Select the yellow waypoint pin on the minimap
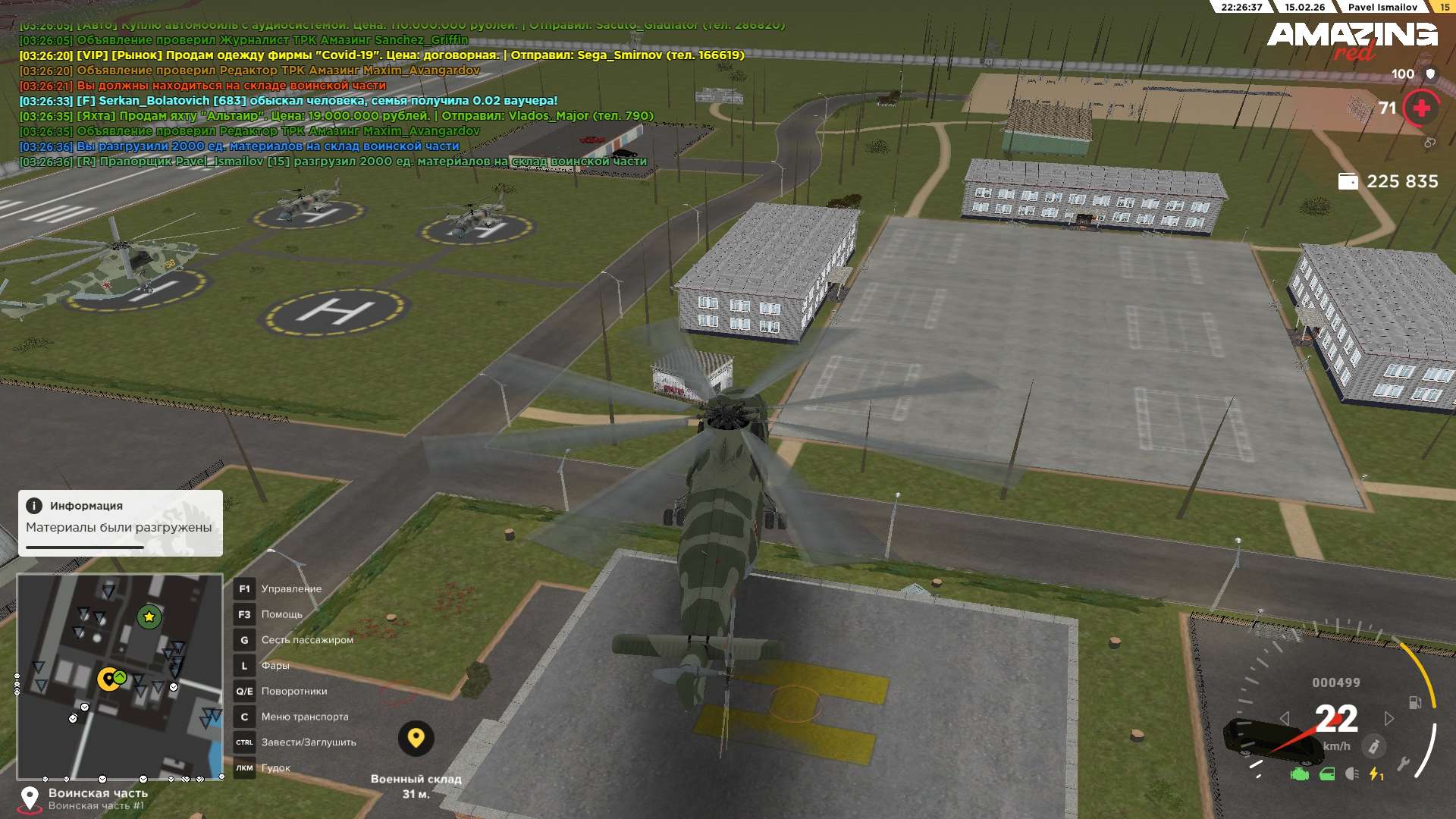Screen dimensions: 1456x819 (108, 679)
